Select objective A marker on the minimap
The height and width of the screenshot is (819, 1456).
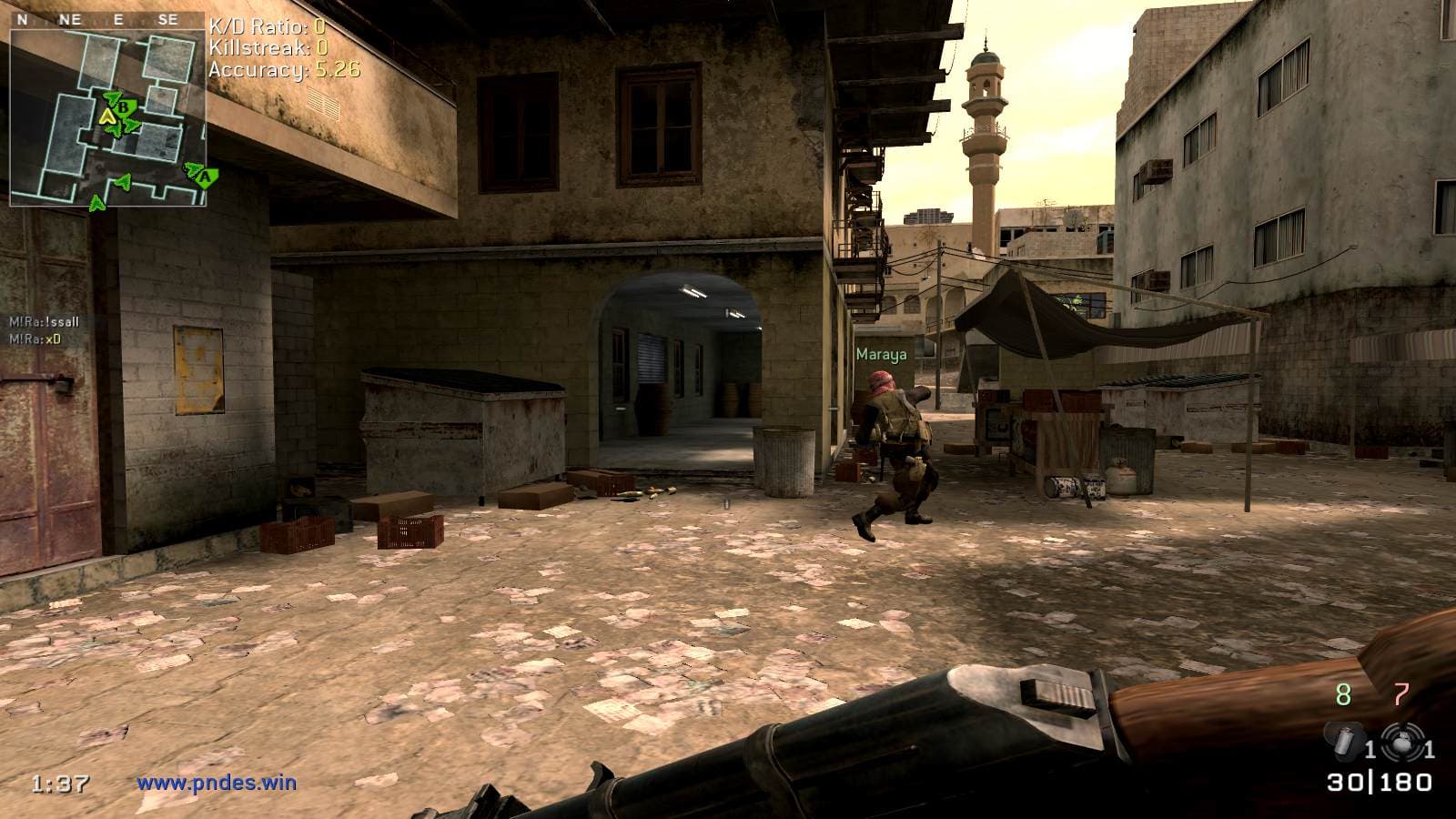pos(206,176)
